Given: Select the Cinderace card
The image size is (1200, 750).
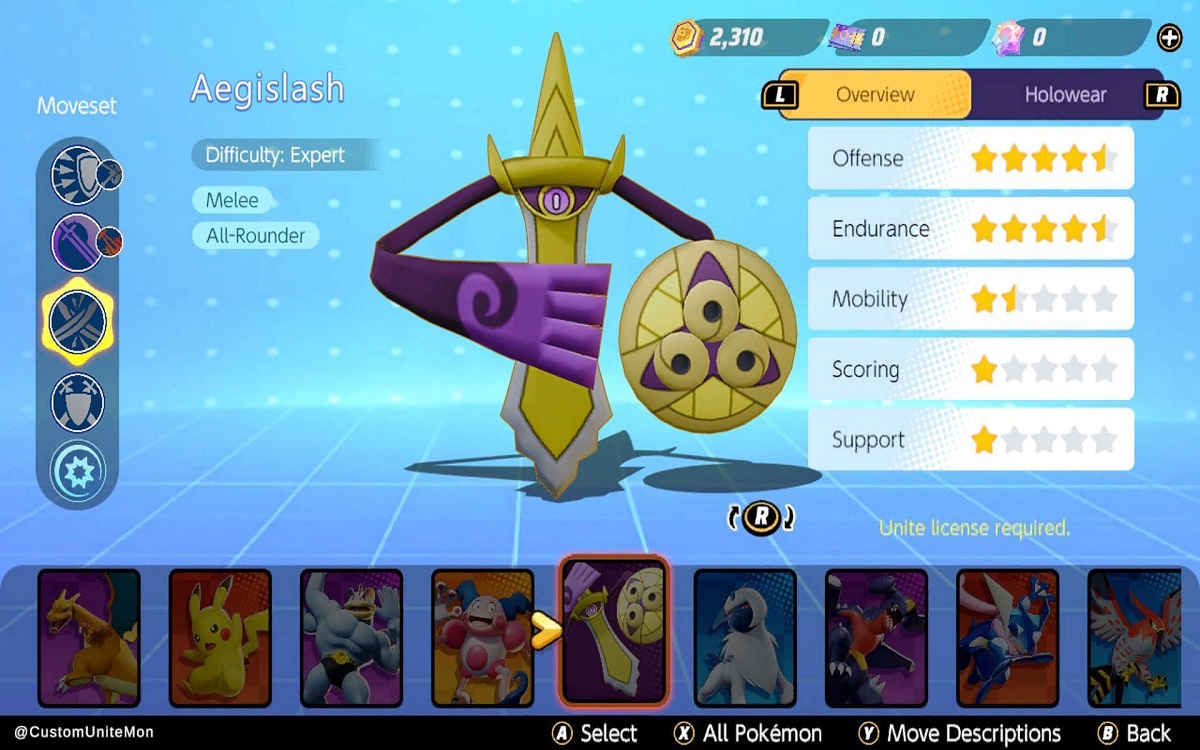Looking at the screenshot, I should 876,637.
